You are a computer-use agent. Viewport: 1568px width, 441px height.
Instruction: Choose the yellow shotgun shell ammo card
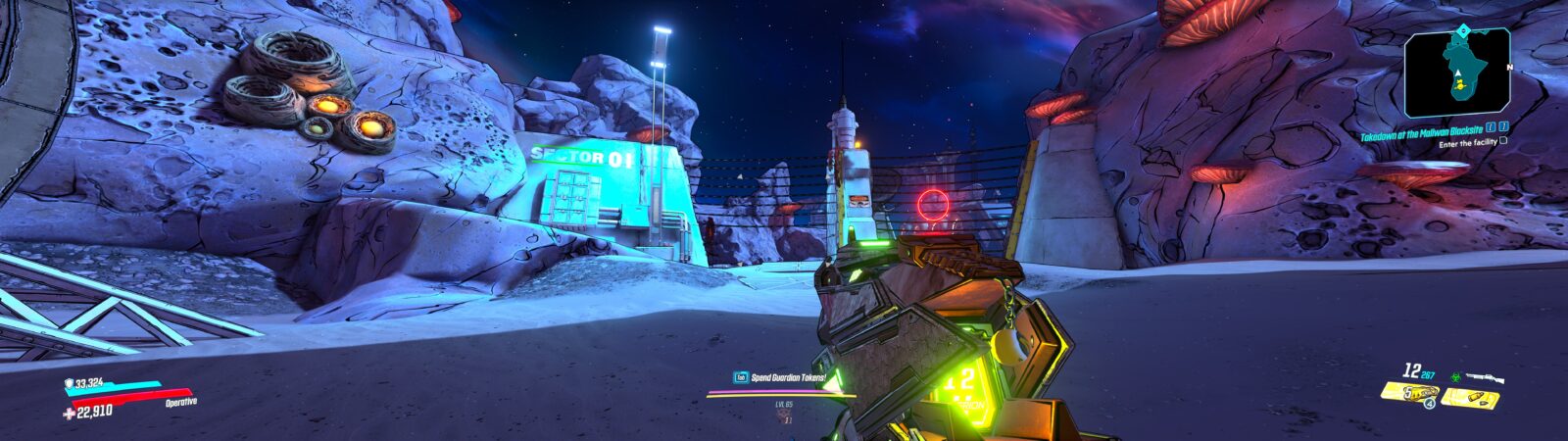point(1470,396)
